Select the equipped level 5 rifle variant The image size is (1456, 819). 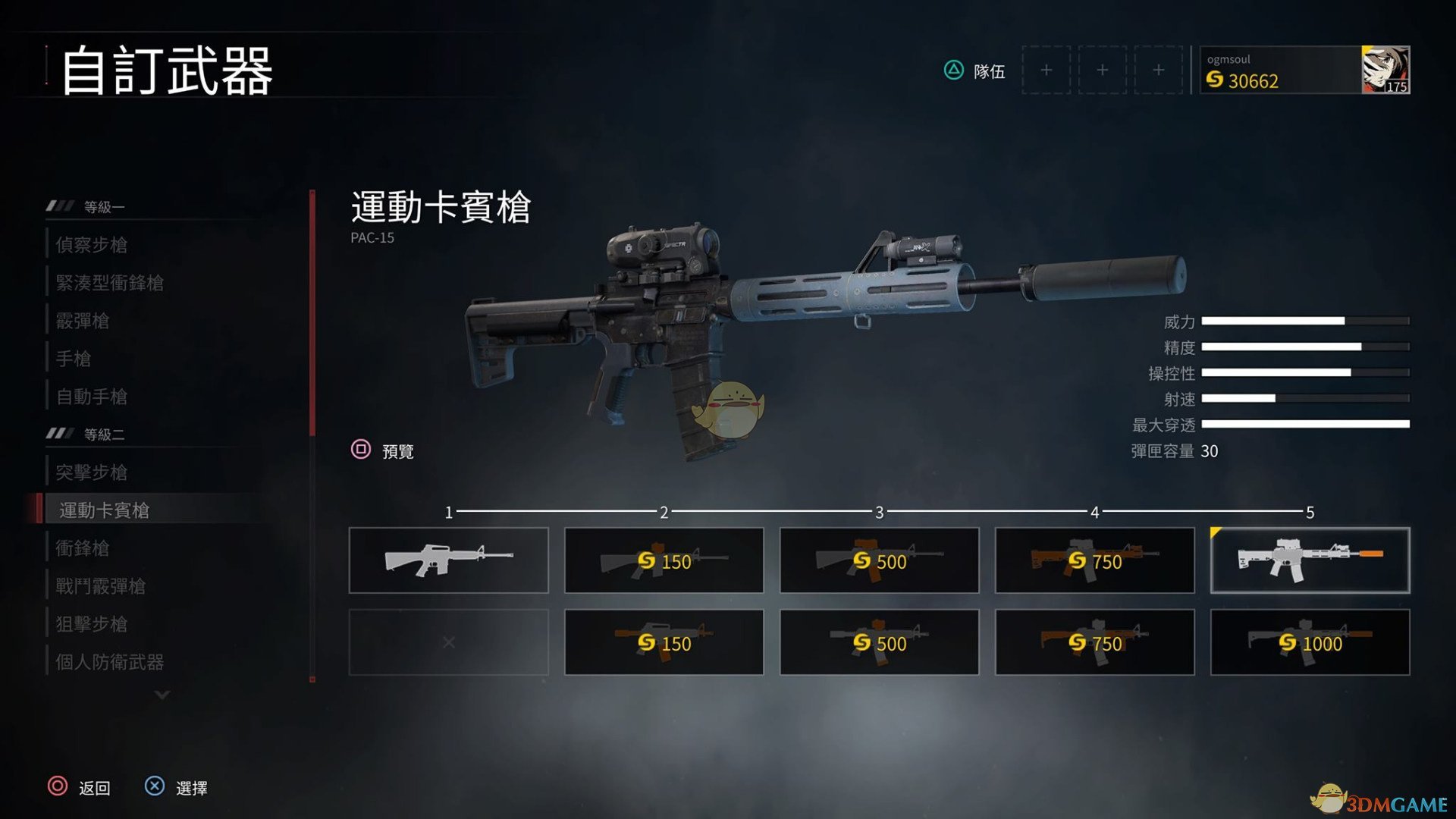coord(1310,560)
